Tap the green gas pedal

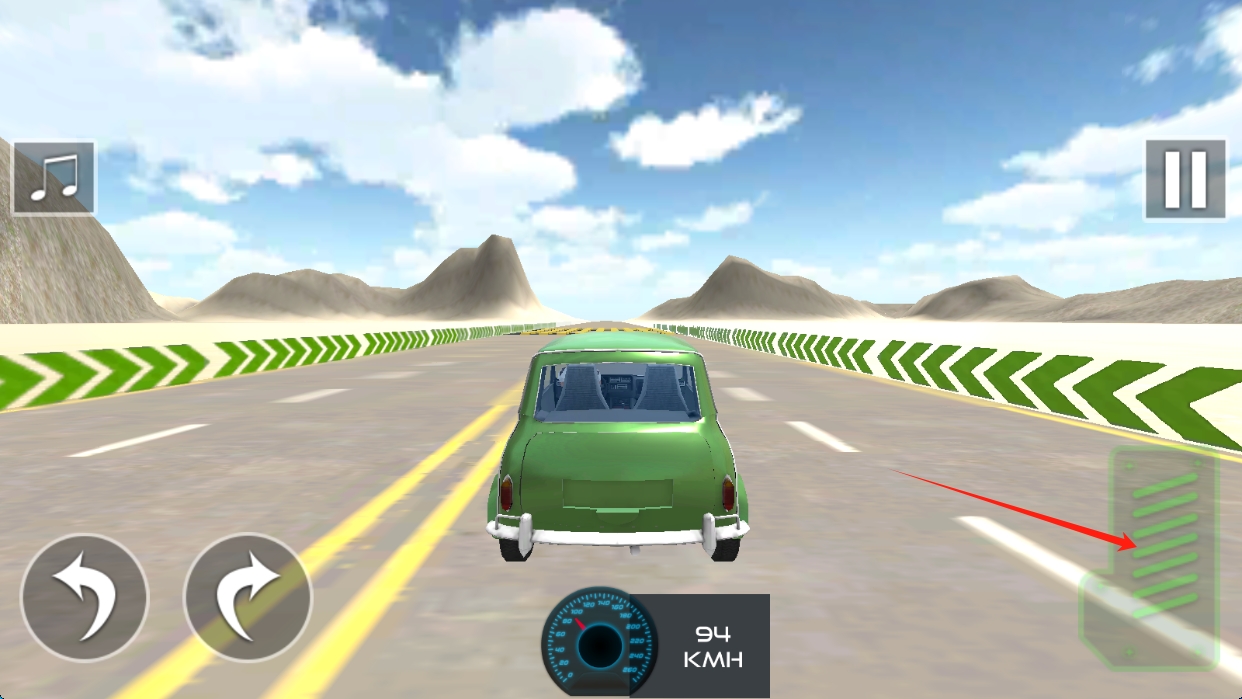1162,555
